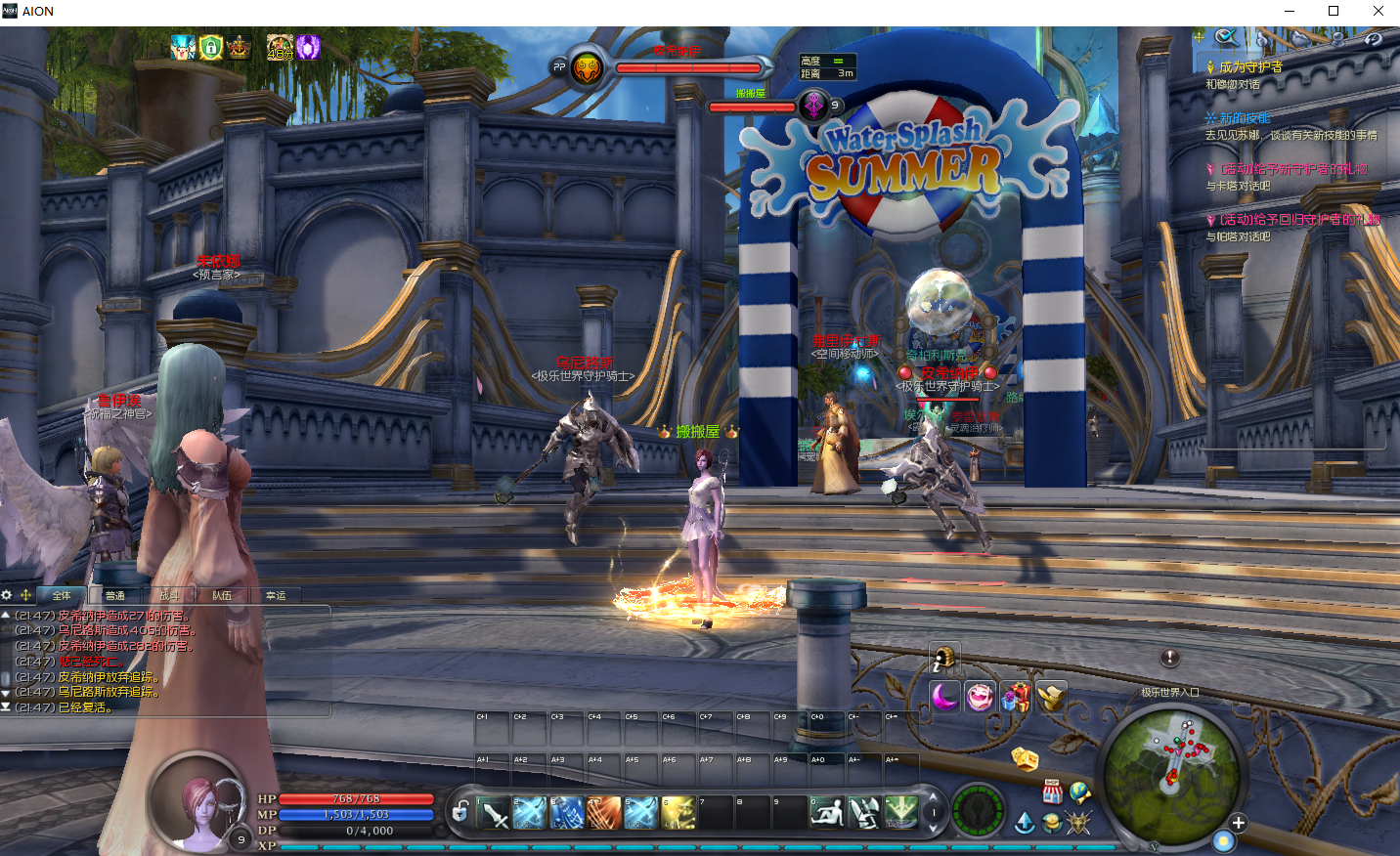Use the orange slash skill in slot 4
Viewport: 1400px width, 856px height.
(604, 812)
